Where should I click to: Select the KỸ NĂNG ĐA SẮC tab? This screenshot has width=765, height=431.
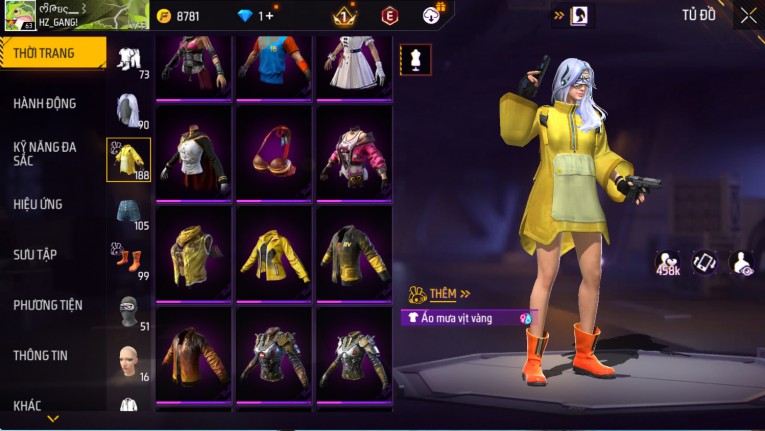point(45,153)
